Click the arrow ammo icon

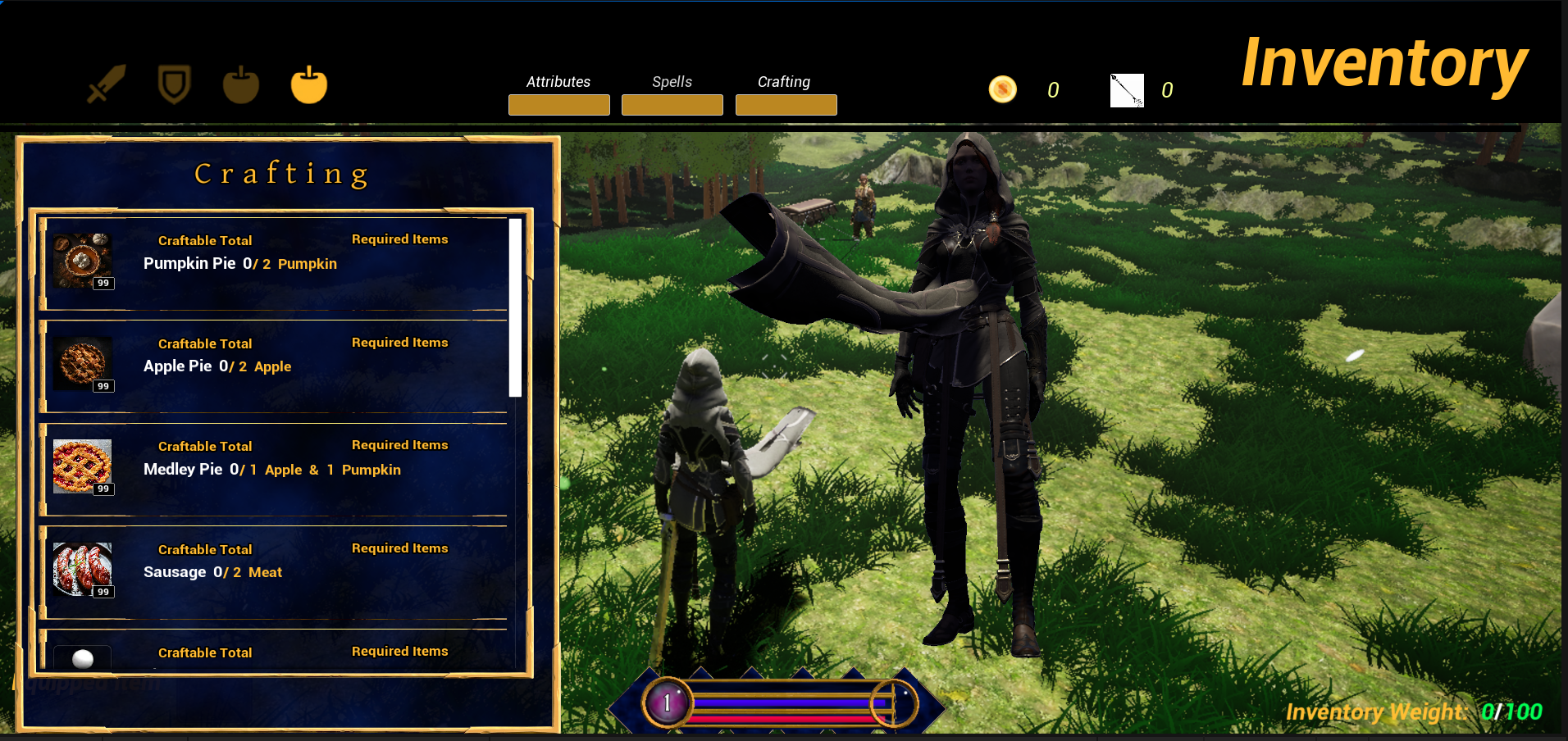pos(1127,90)
